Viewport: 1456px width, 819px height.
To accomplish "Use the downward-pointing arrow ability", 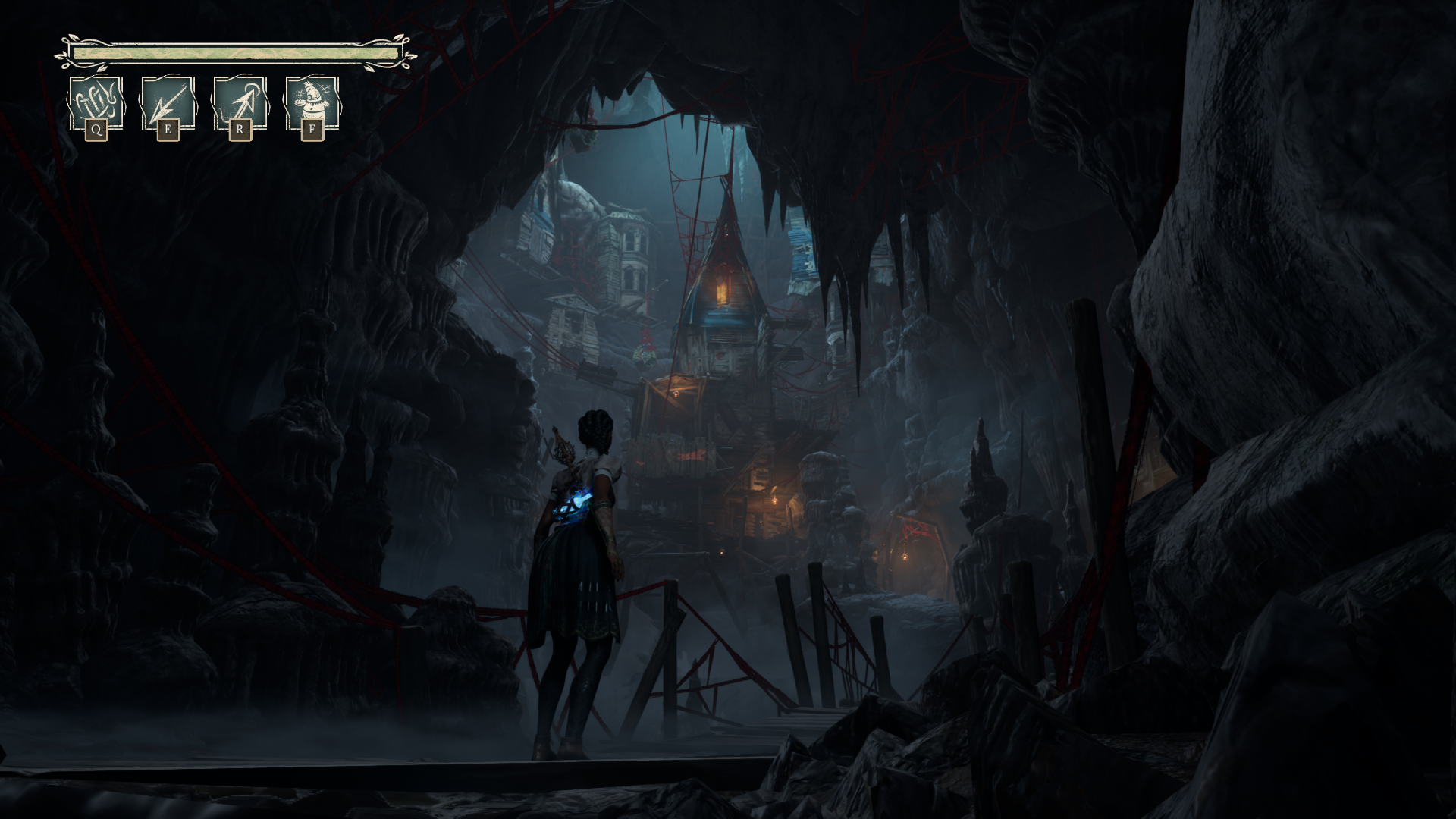I will [x=168, y=103].
